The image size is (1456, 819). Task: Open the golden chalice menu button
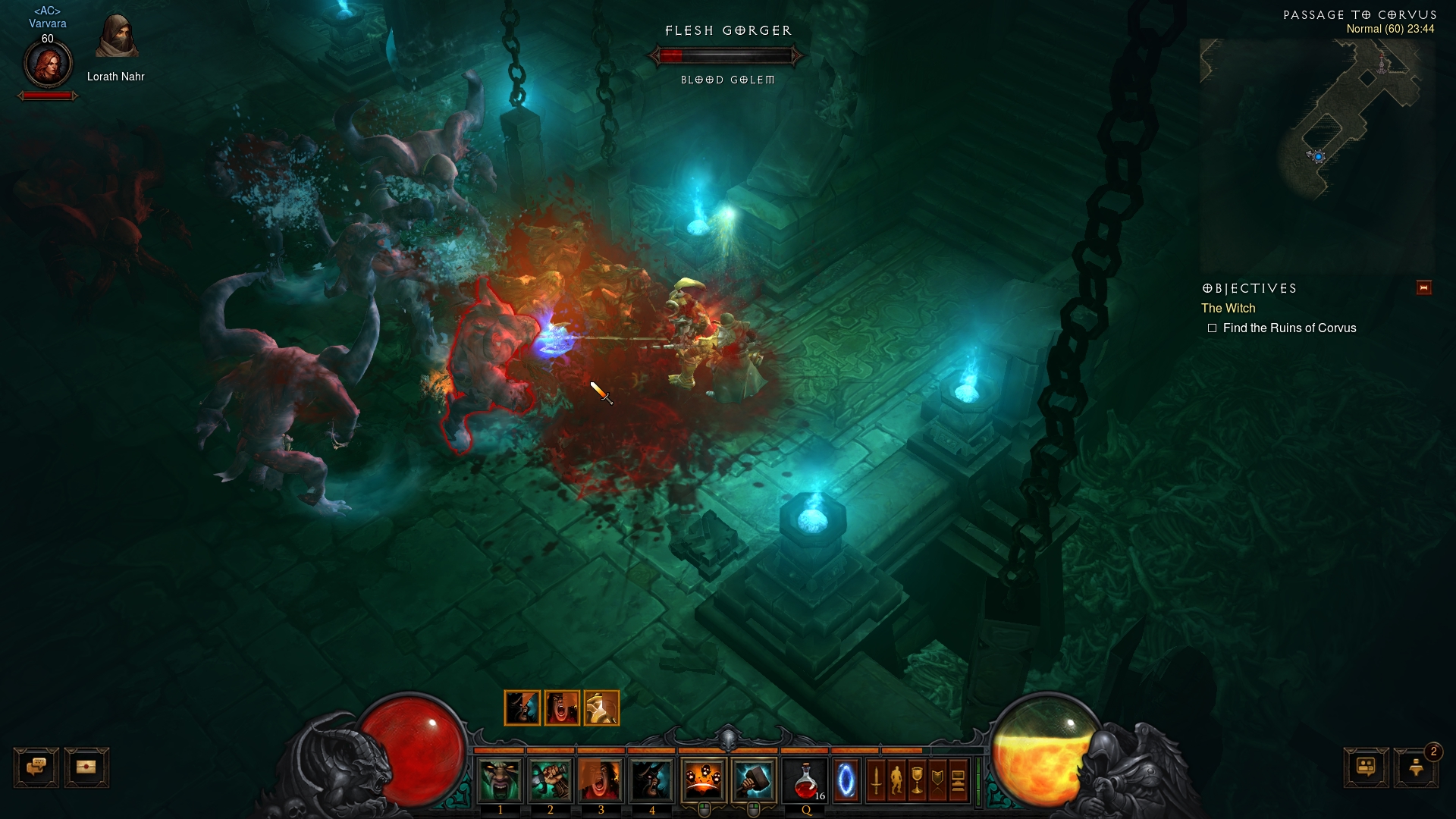(917, 780)
